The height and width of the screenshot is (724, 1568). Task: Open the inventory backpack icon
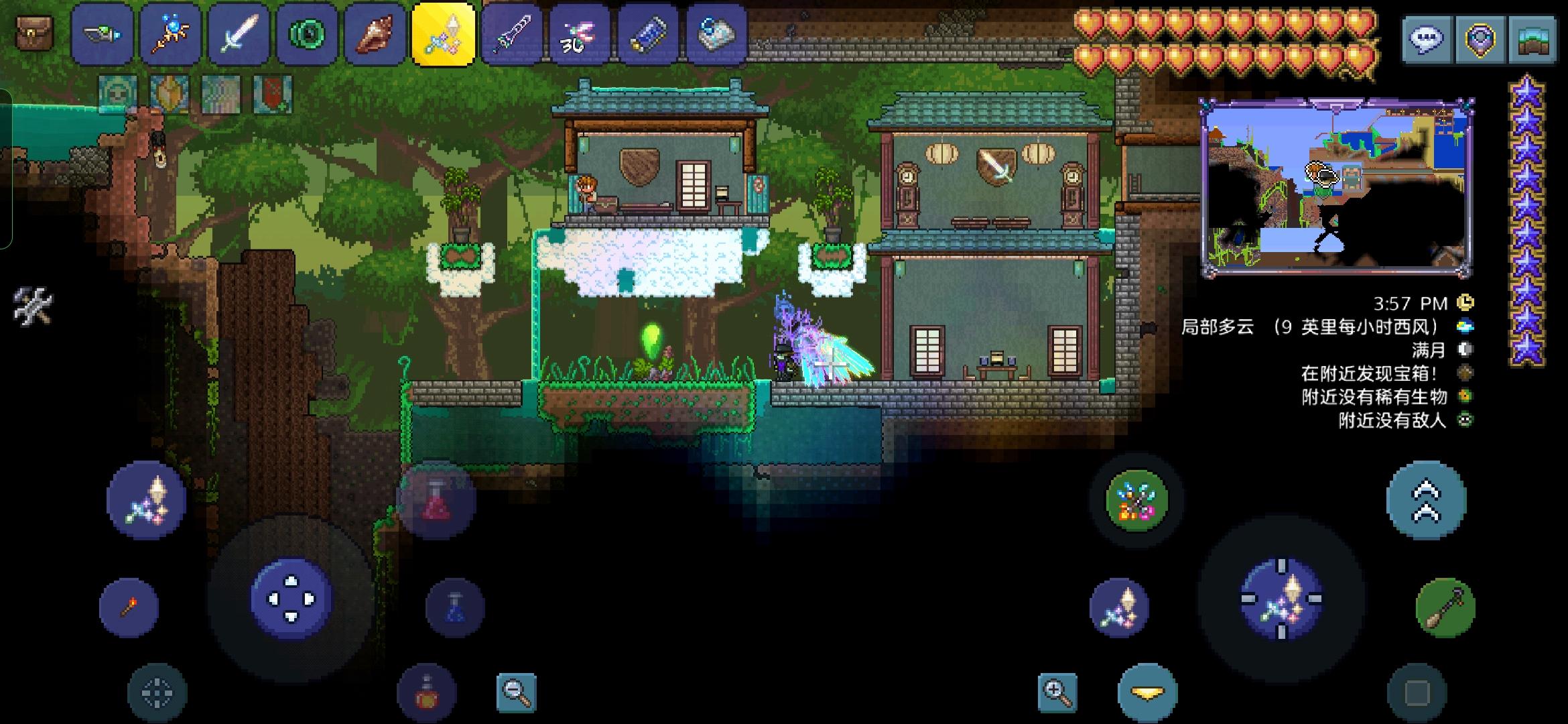pyautogui.click(x=34, y=32)
